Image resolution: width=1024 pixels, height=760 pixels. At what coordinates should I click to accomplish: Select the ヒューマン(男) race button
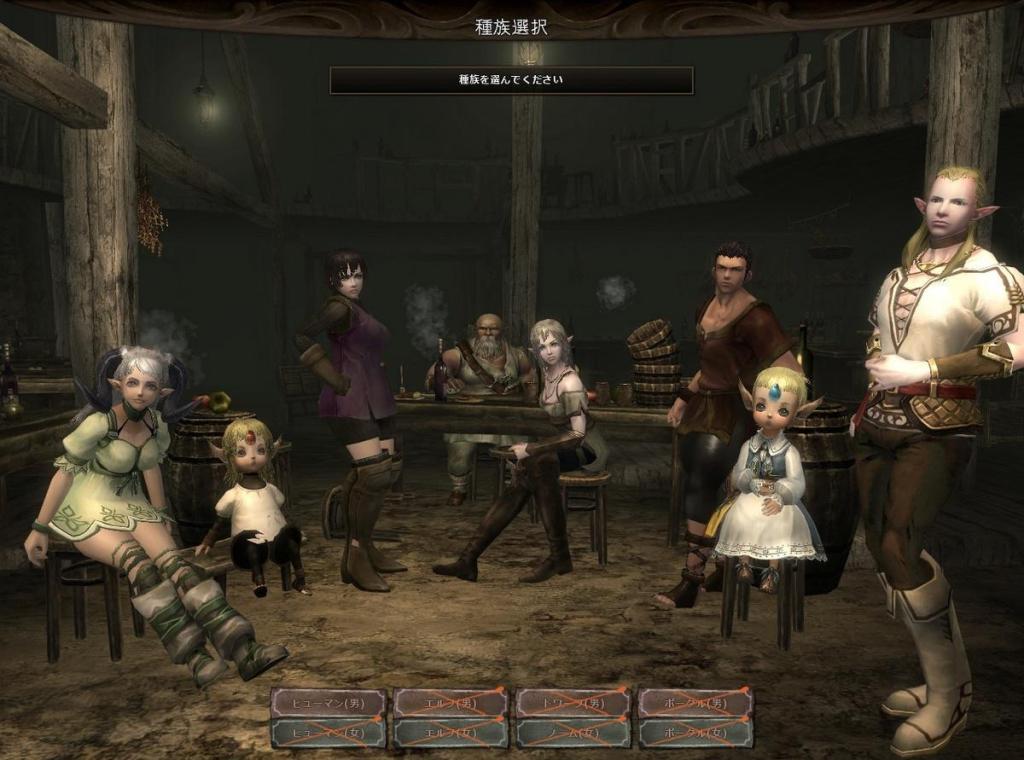point(328,703)
